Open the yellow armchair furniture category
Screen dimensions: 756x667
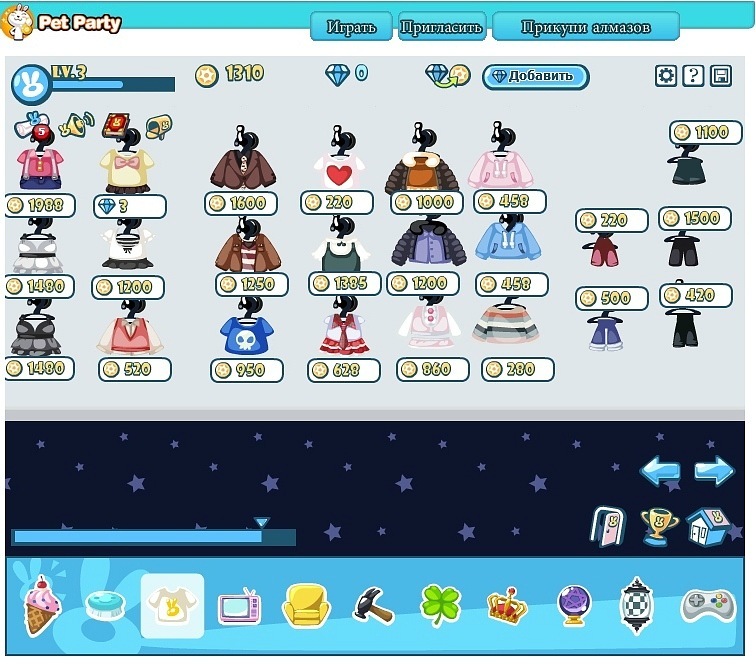click(x=304, y=605)
